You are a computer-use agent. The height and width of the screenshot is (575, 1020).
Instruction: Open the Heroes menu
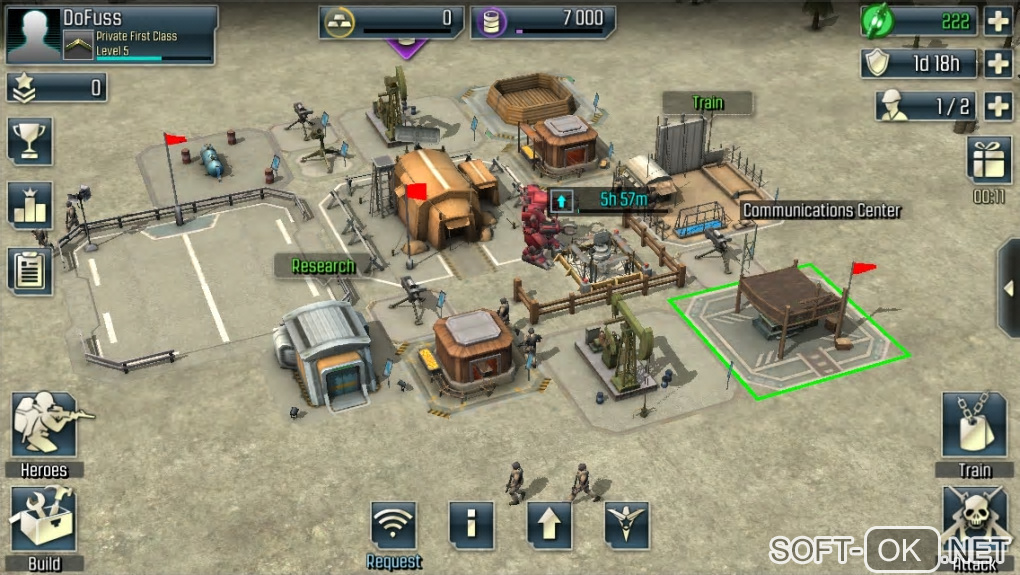(44, 428)
